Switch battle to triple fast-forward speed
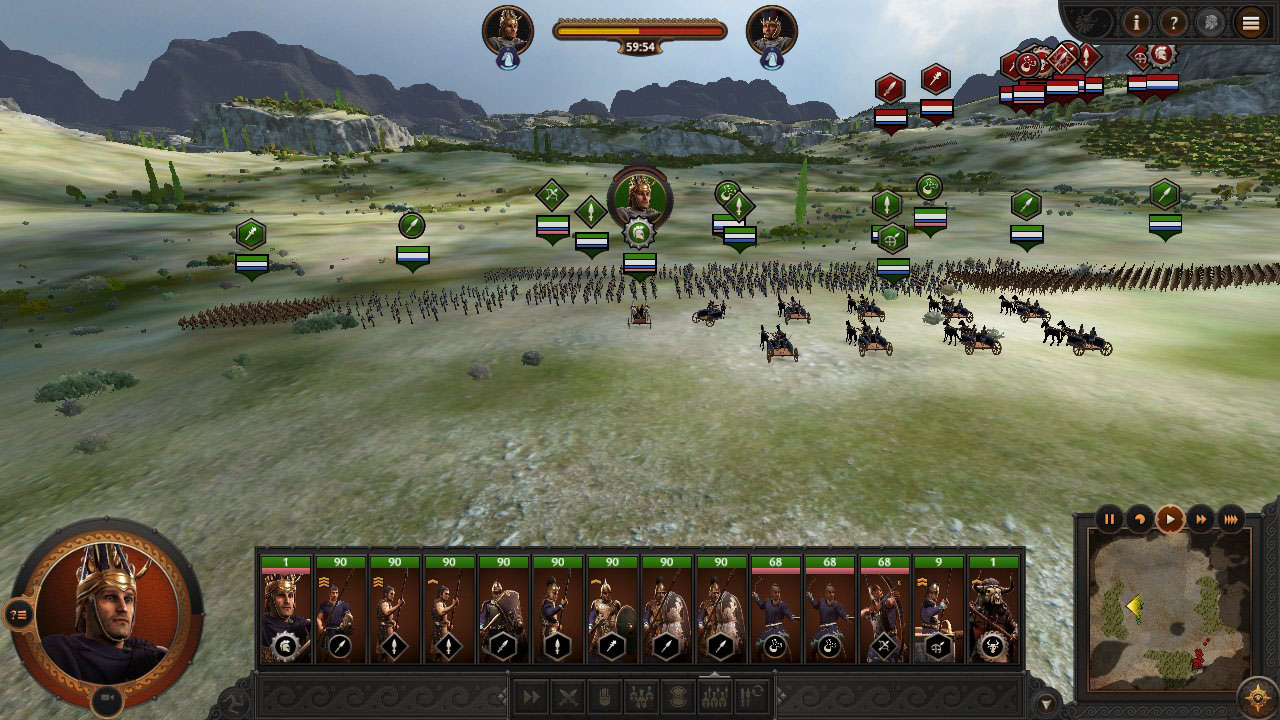The height and width of the screenshot is (720, 1280). (x=1231, y=519)
